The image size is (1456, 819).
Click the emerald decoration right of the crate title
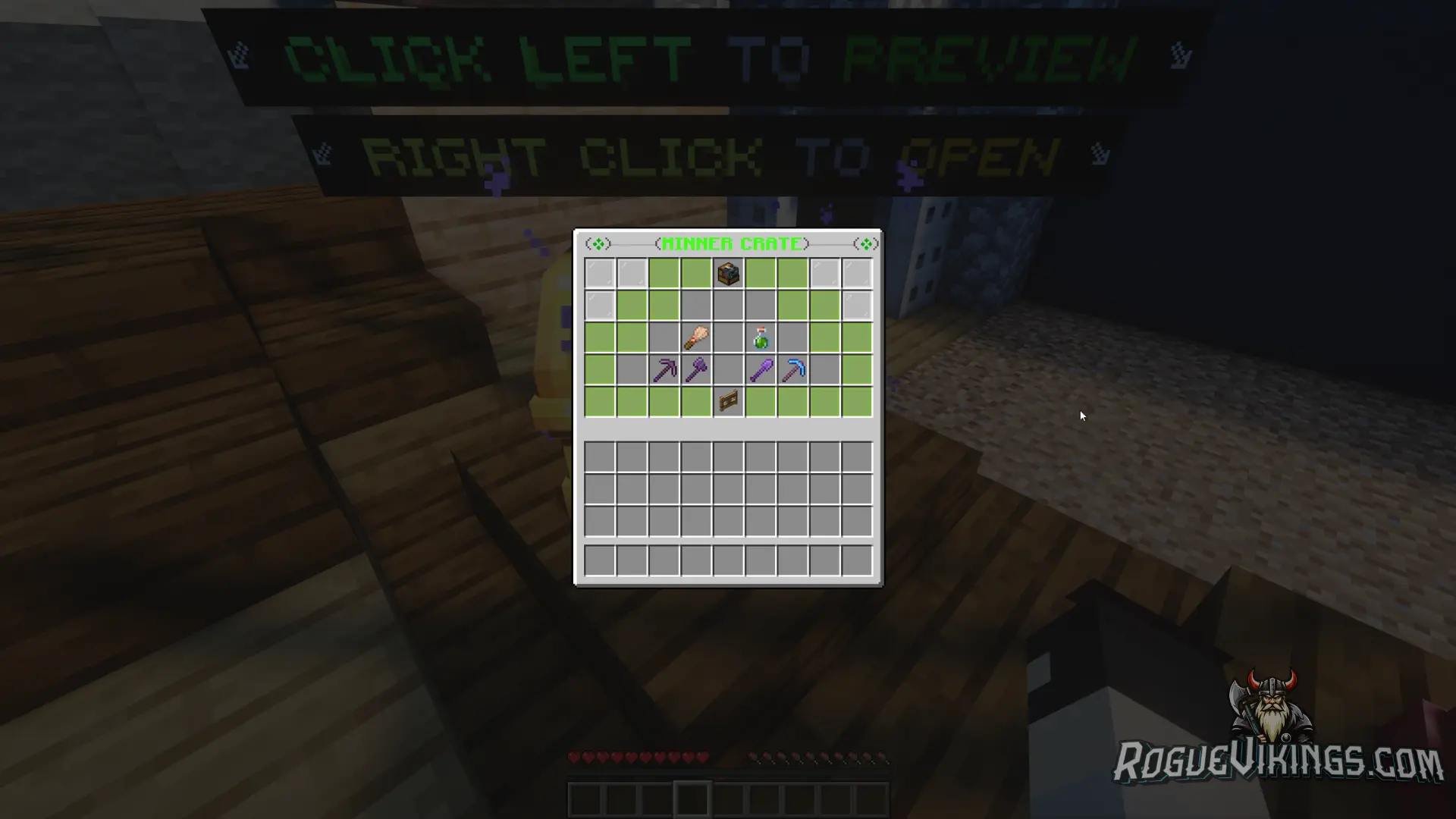point(864,243)
